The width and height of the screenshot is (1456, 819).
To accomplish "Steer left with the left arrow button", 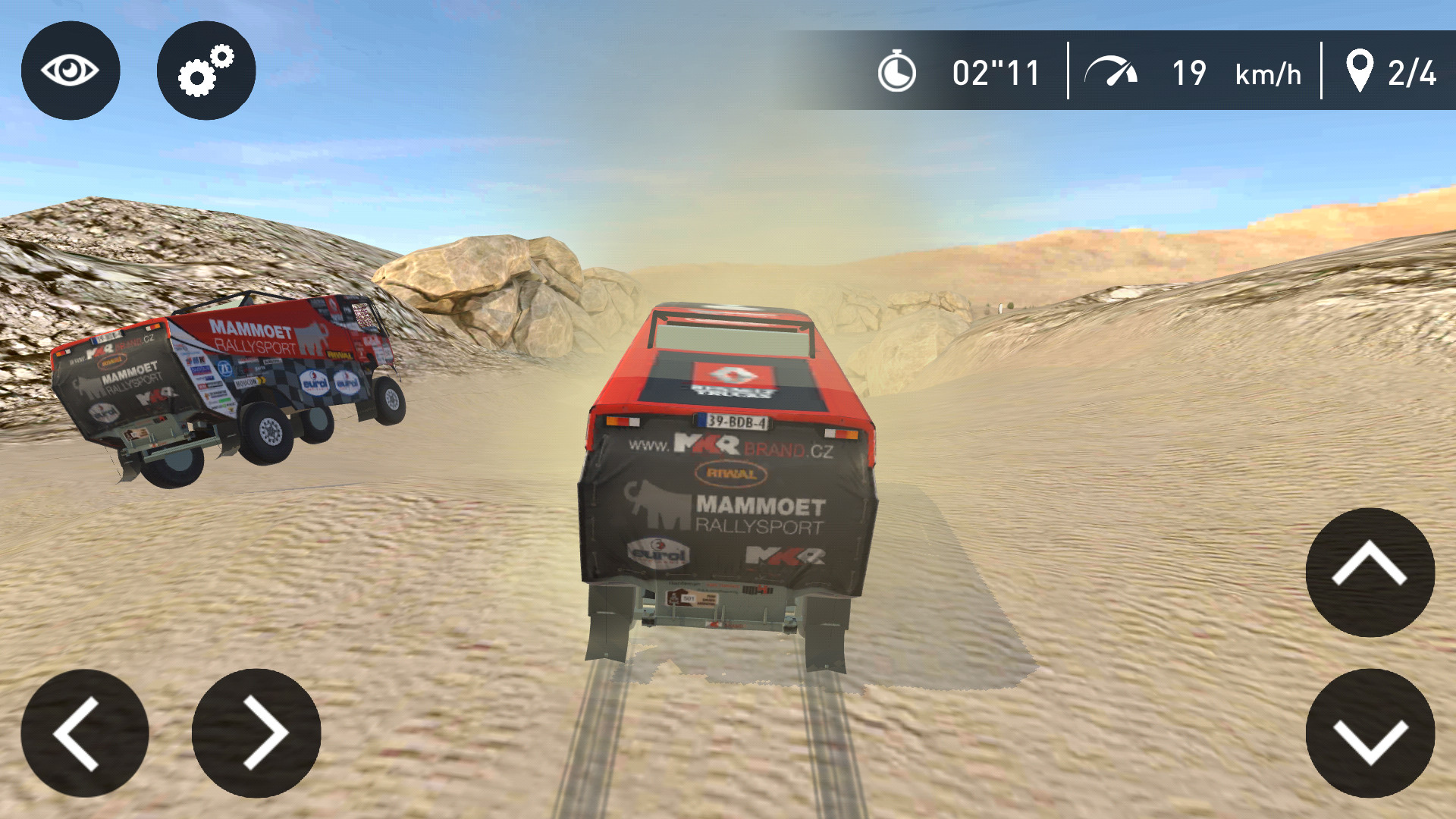I will click(x=85, y=733).
